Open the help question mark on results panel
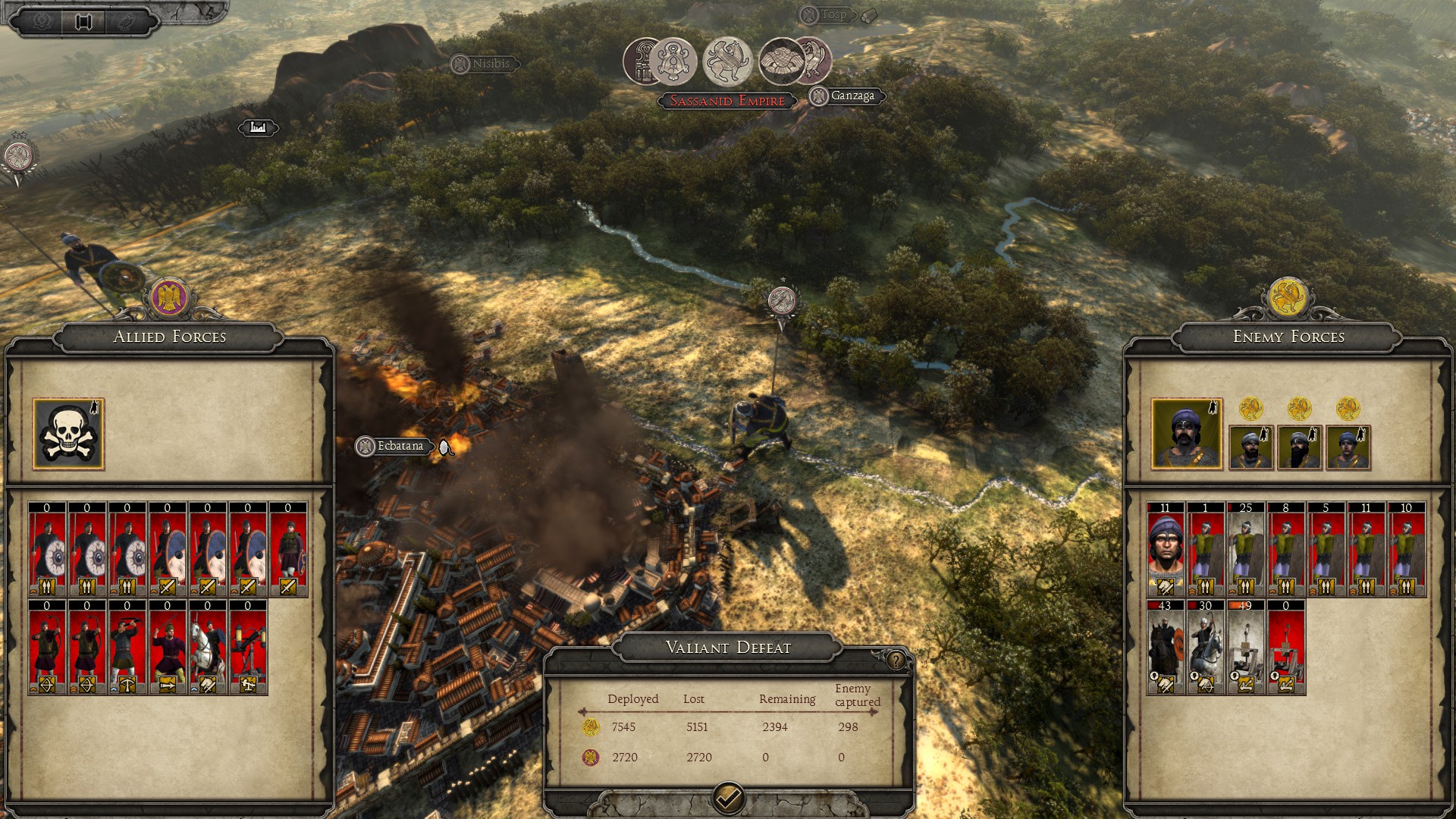This screenshot has width=1456, height=819. click(896, 661)
